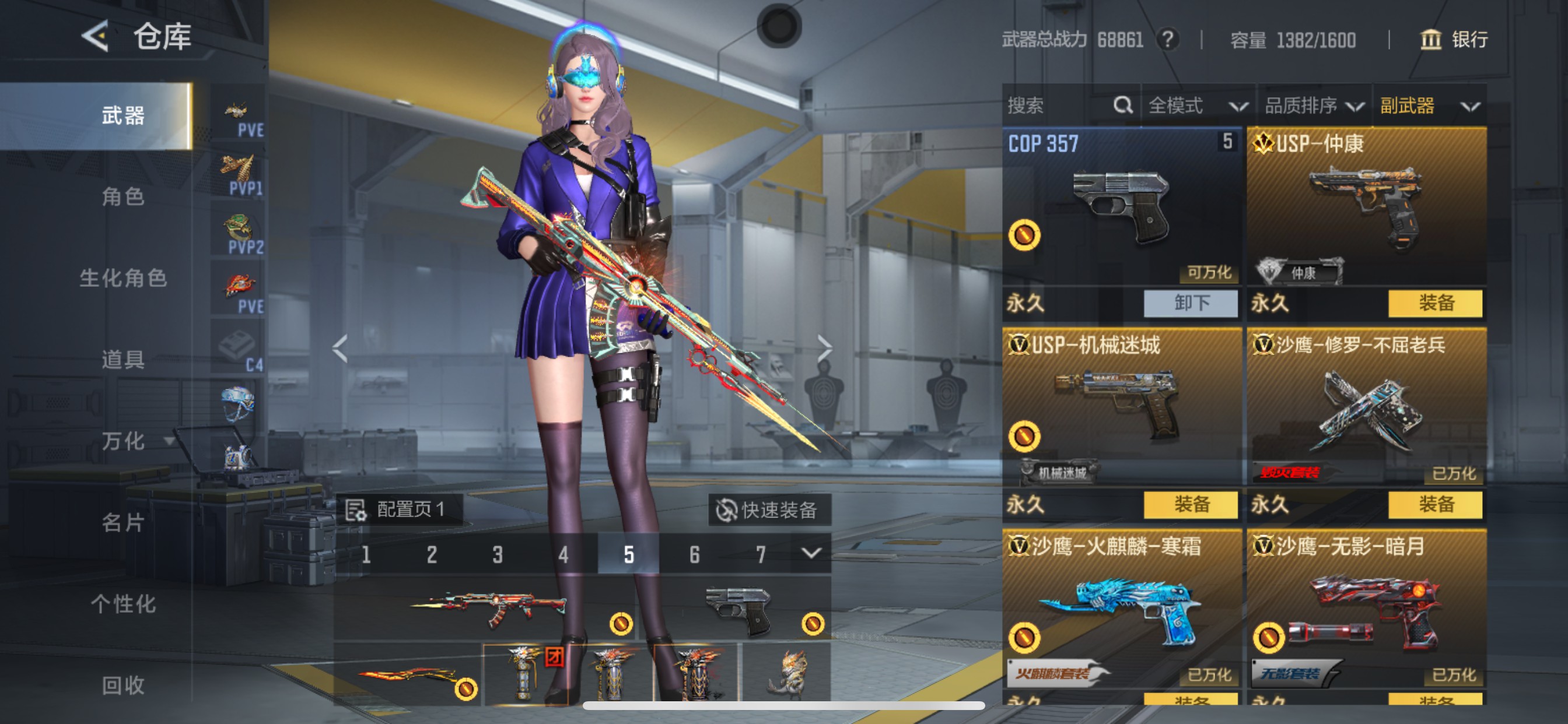Open the 品质排序 sorting dropdown

(1313, 106)
